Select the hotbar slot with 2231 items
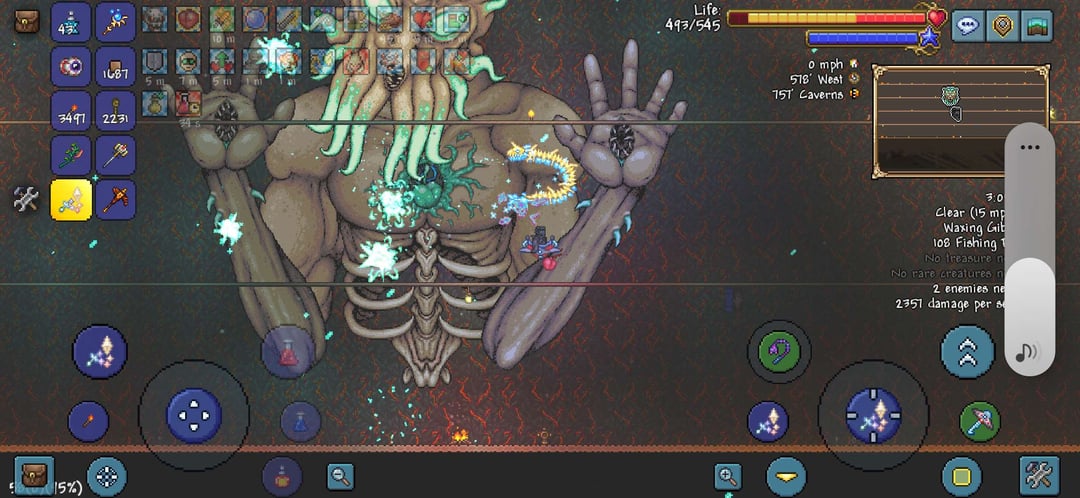Screen dimensions: 1080x498 point(116,111)
